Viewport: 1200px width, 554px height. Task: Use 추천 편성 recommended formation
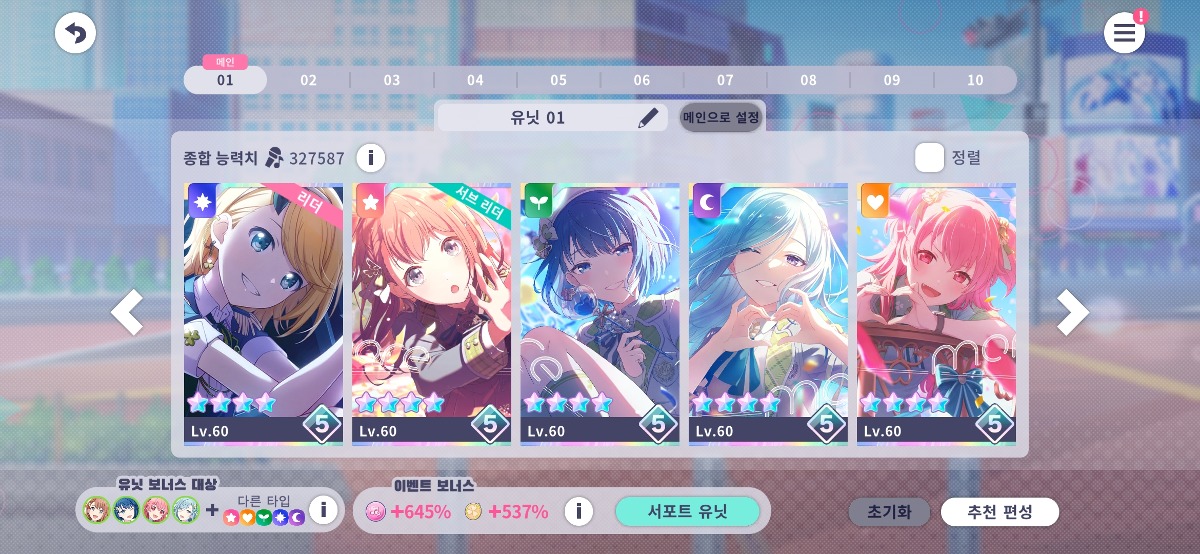(999, 512)
